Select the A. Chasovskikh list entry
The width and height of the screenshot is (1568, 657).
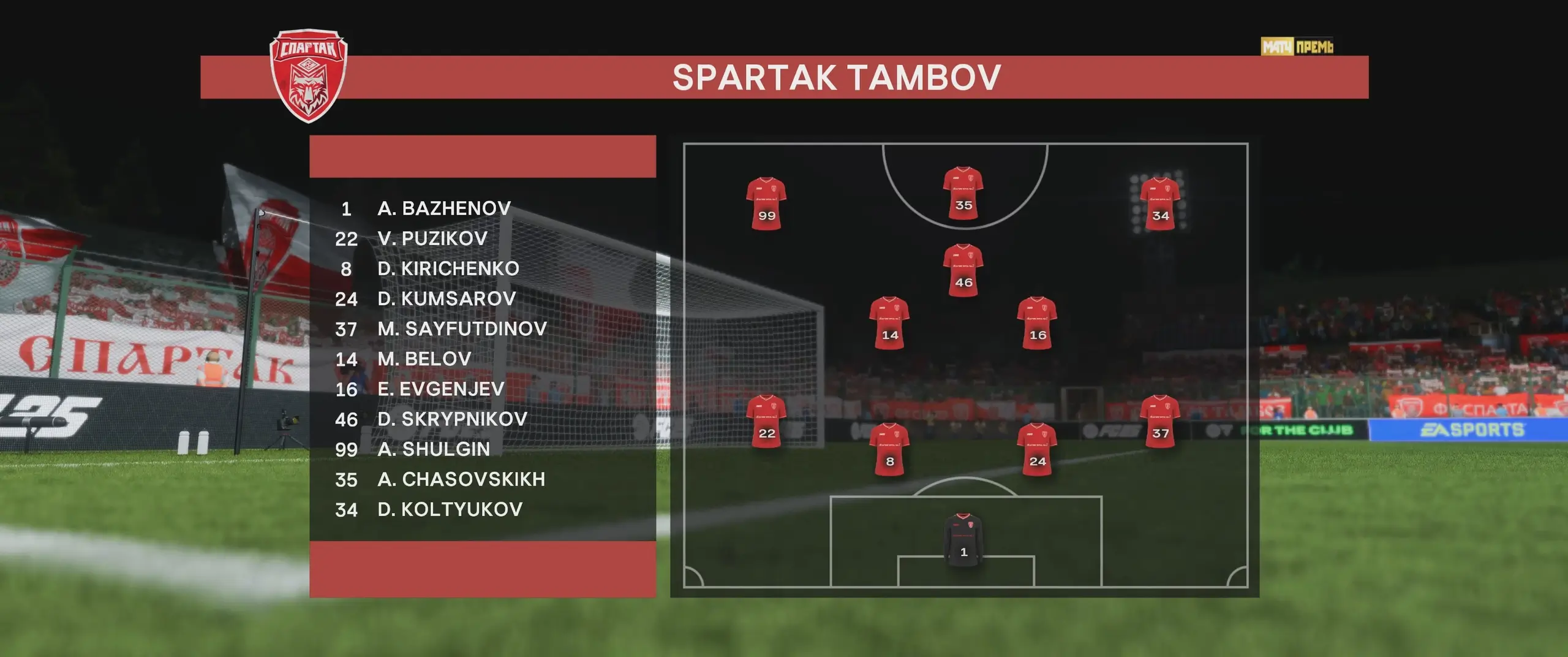[x=461, y=479]
